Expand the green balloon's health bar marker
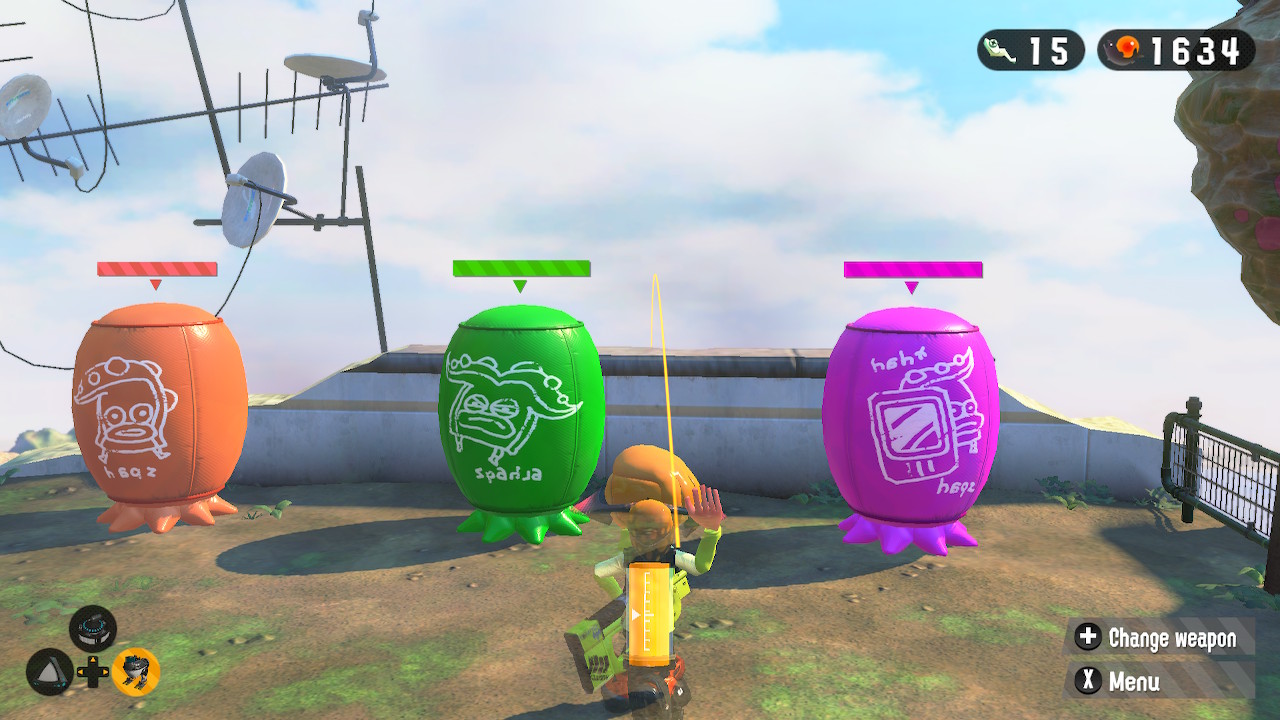This screenshot has height=720, width=1280. (517, 267)
